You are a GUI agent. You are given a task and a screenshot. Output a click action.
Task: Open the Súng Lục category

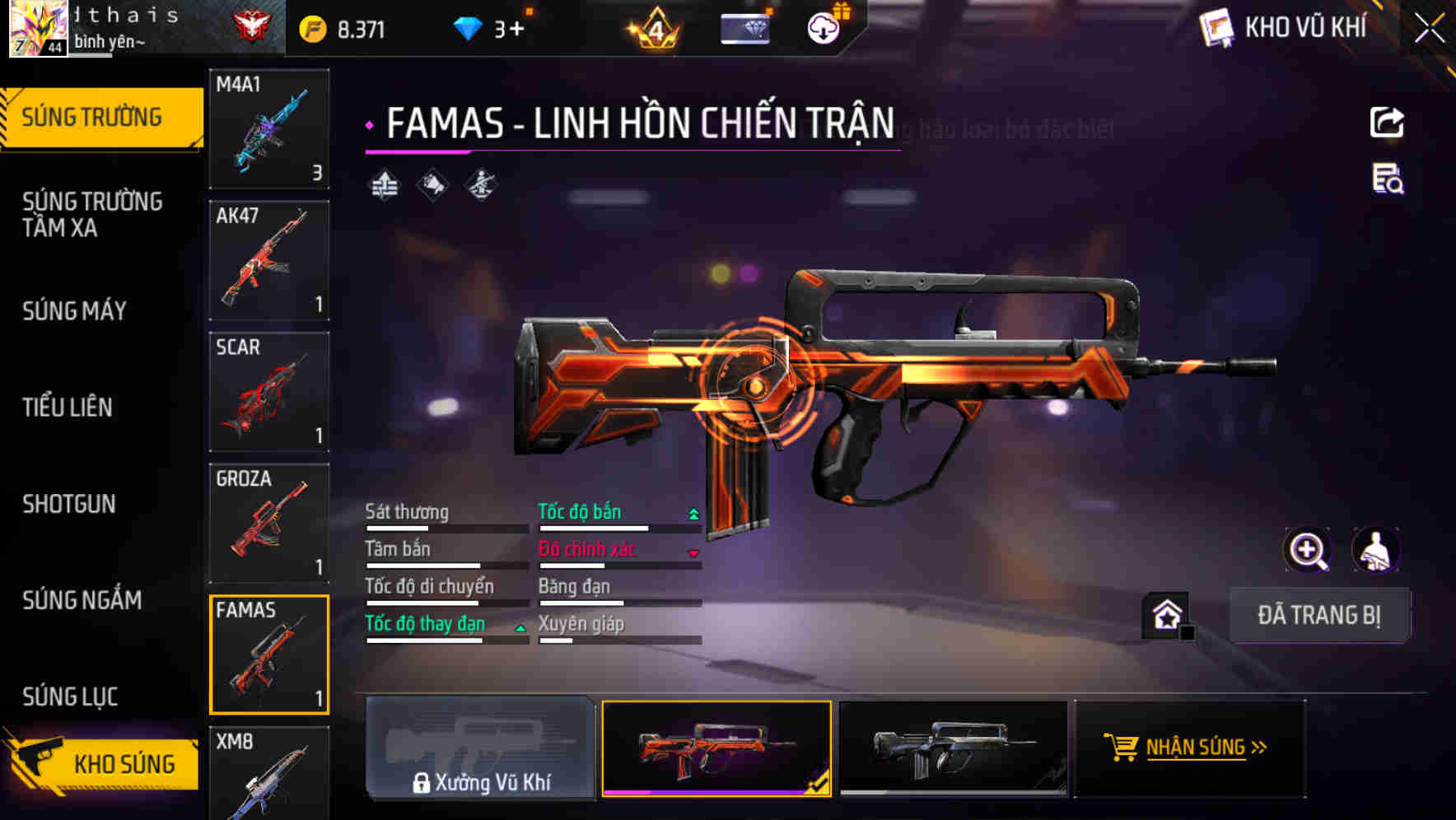coord(71,697)
